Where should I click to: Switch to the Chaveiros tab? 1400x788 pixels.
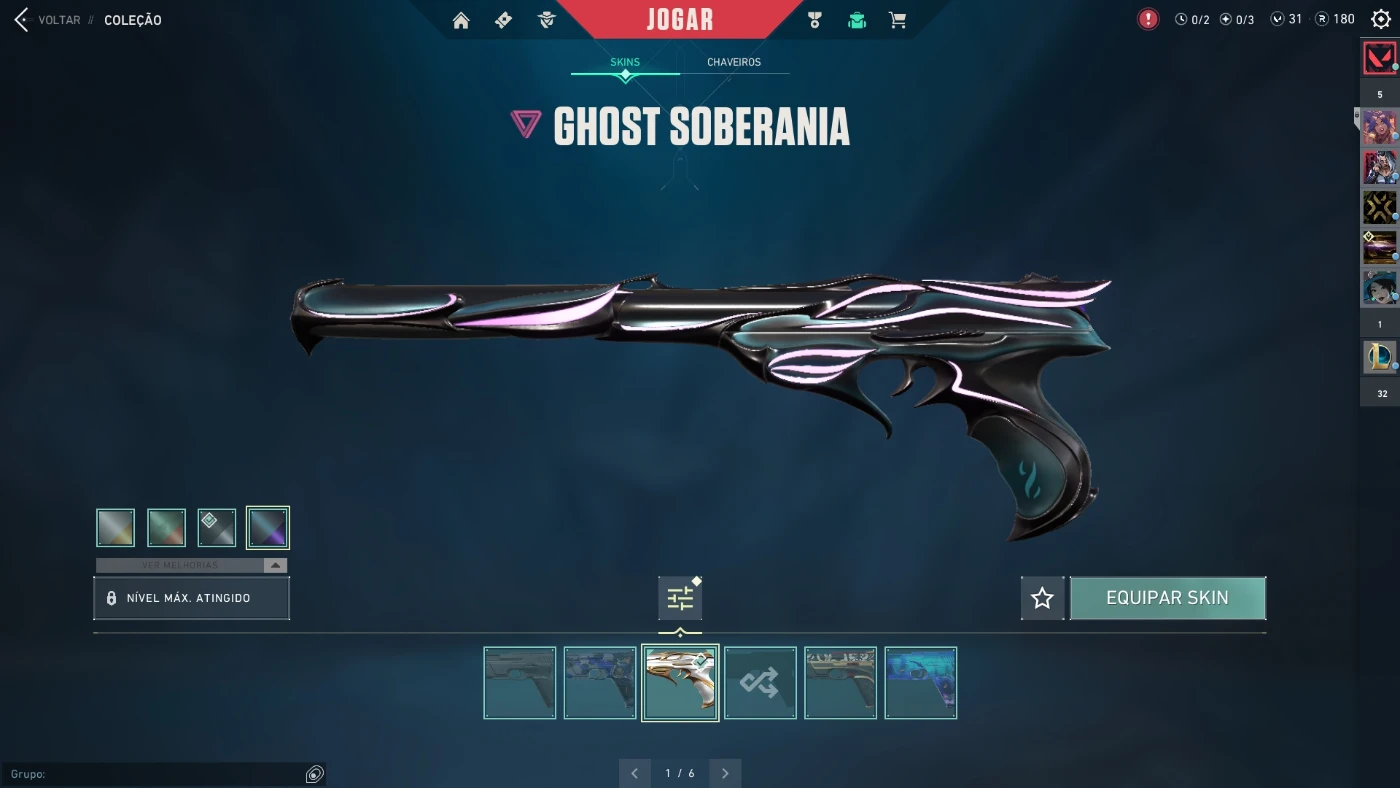[x=734, y=62]
